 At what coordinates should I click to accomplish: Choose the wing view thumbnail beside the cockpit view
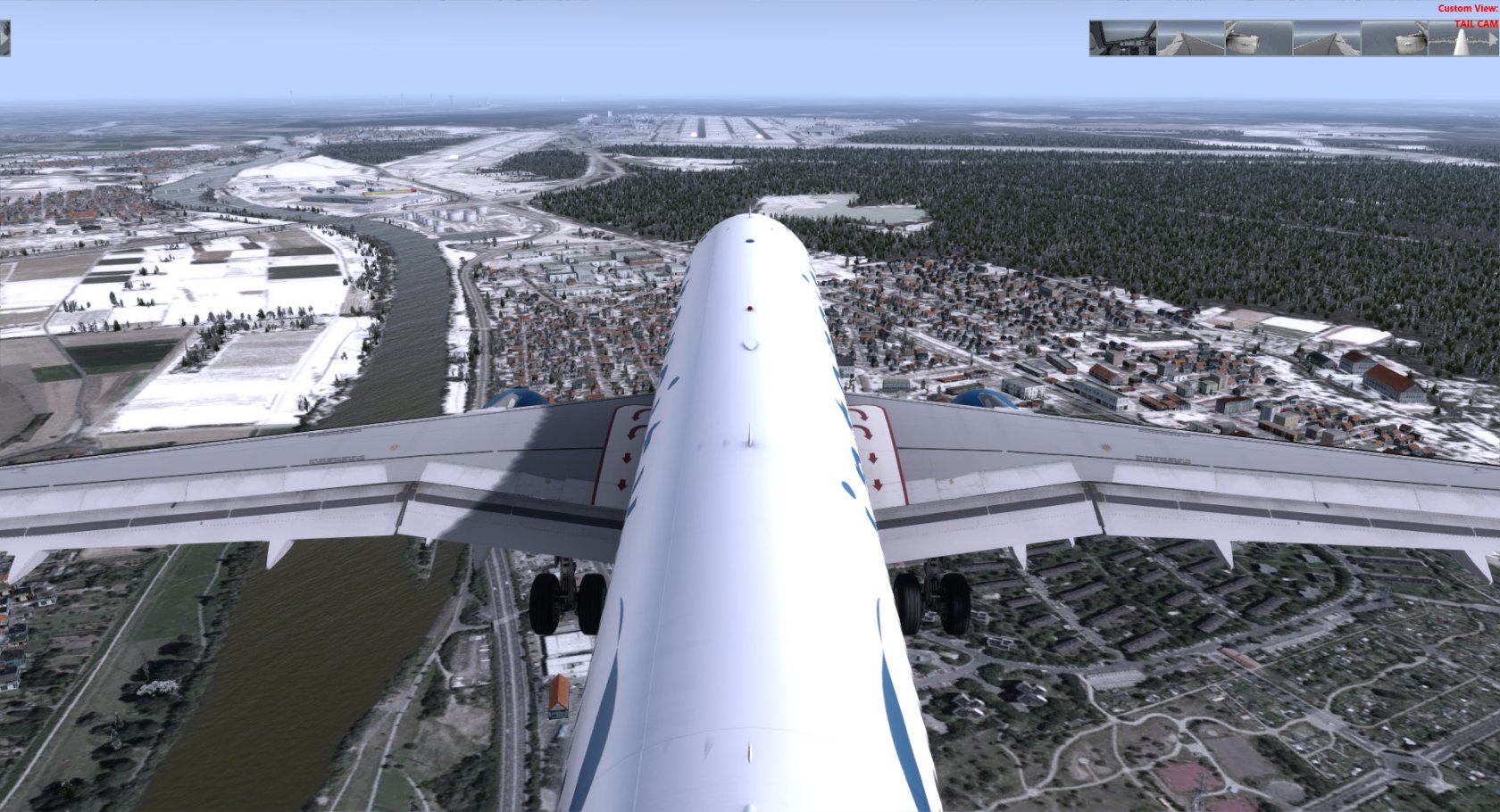[x=1190, y=38]
